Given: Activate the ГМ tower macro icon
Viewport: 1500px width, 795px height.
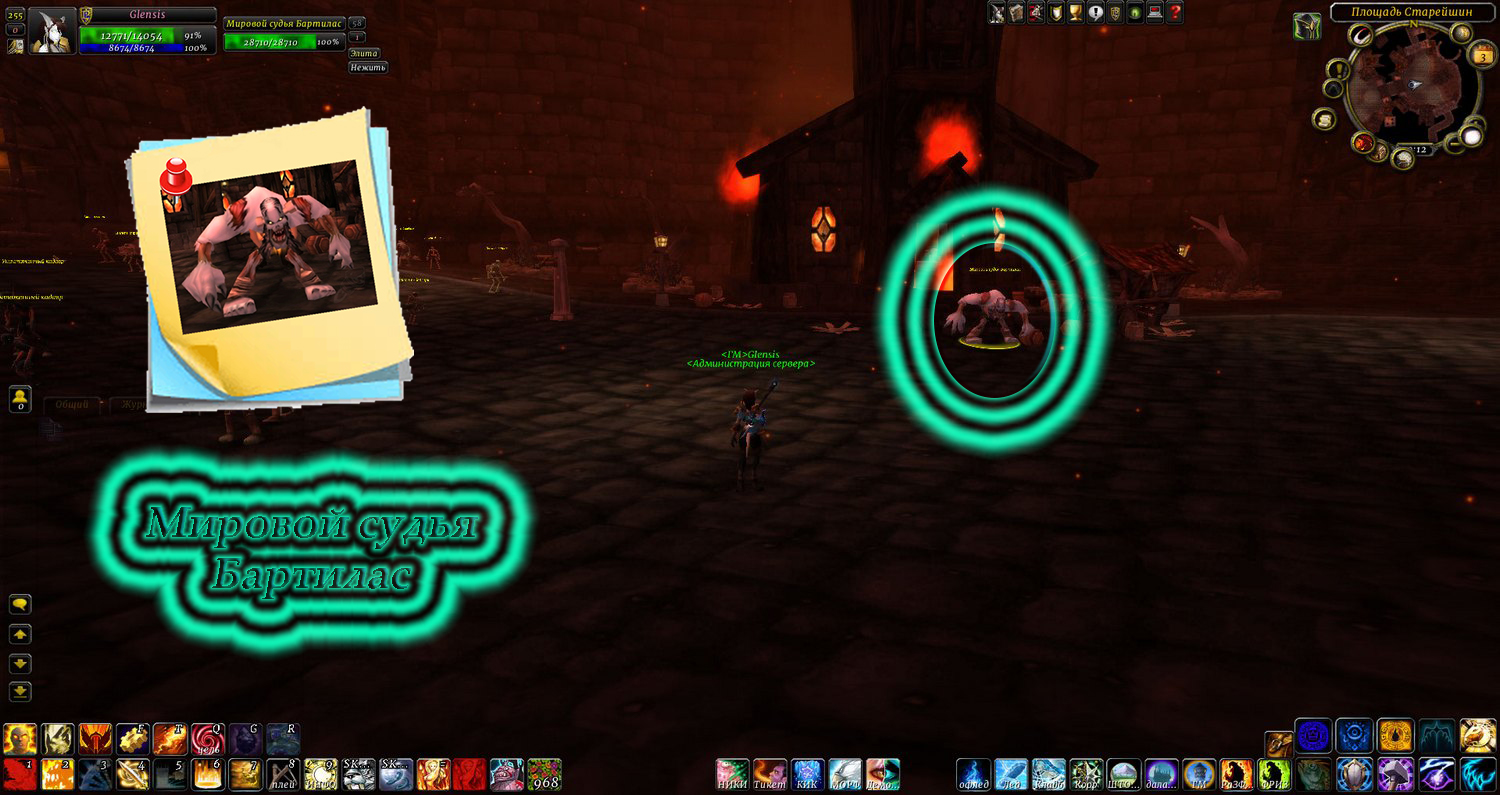Looking at the screenshot, I should pos(1198,774).
